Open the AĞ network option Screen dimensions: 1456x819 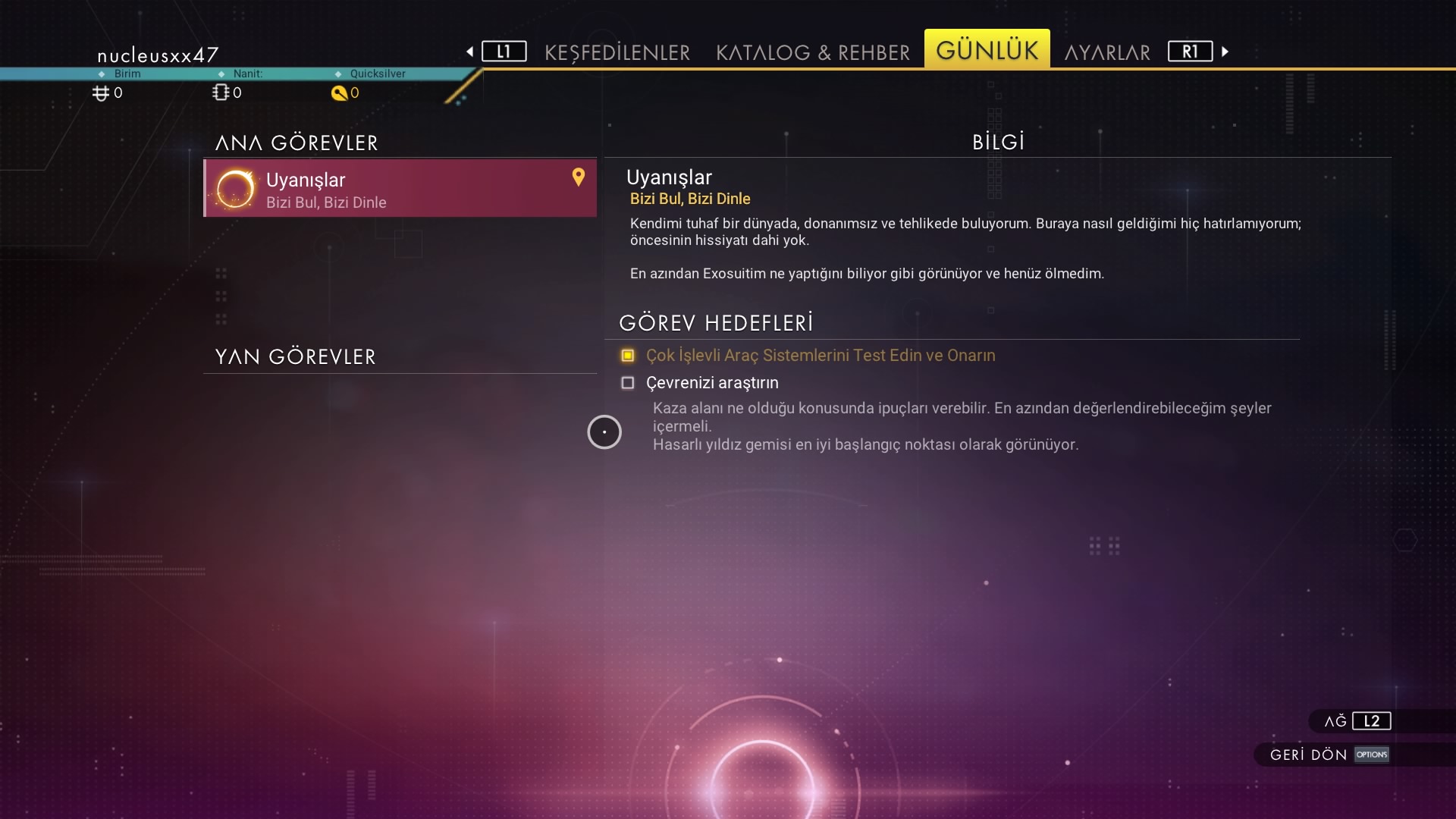1357,721
